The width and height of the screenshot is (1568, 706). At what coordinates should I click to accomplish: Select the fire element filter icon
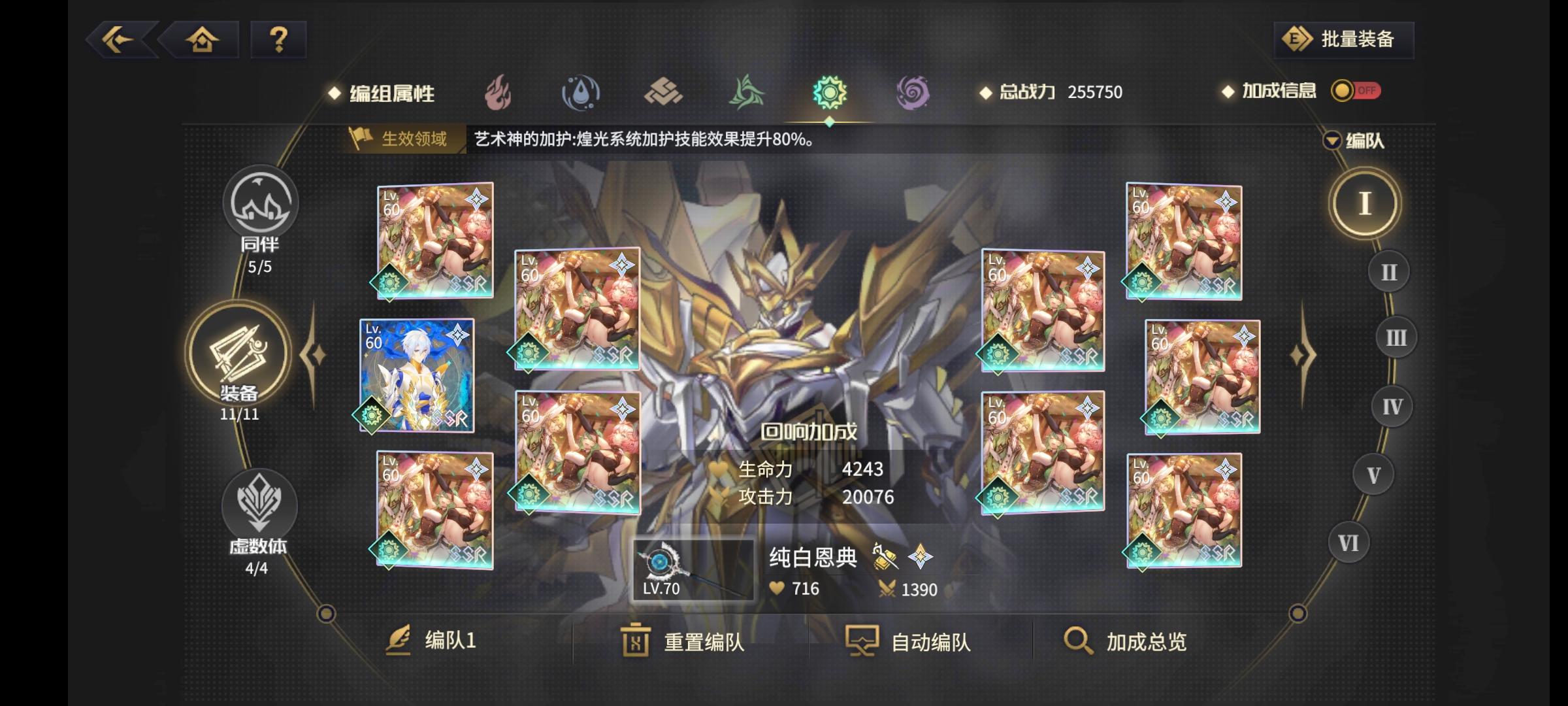click(497, 93)
